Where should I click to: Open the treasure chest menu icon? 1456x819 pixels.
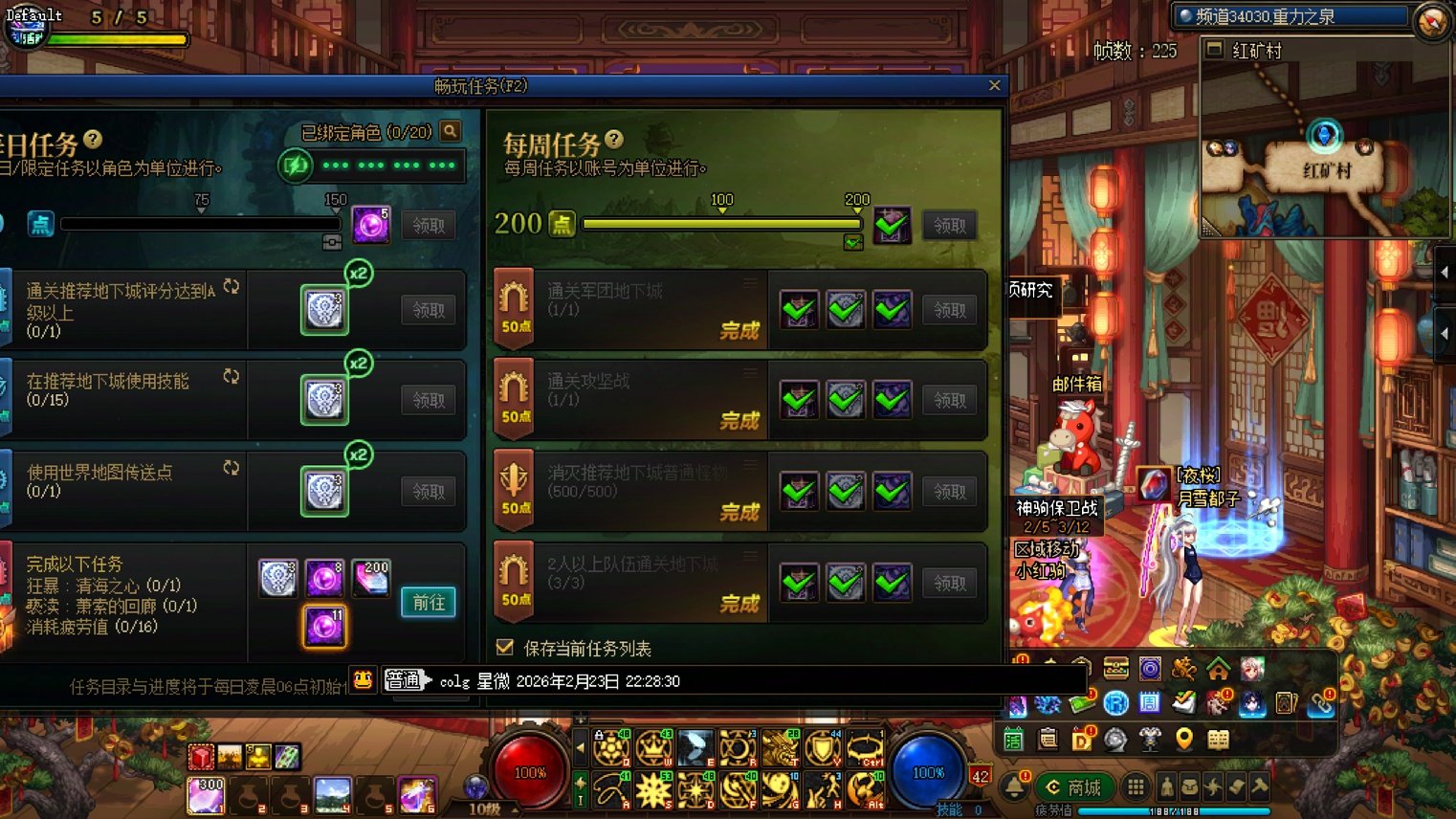coord(1115,668)
